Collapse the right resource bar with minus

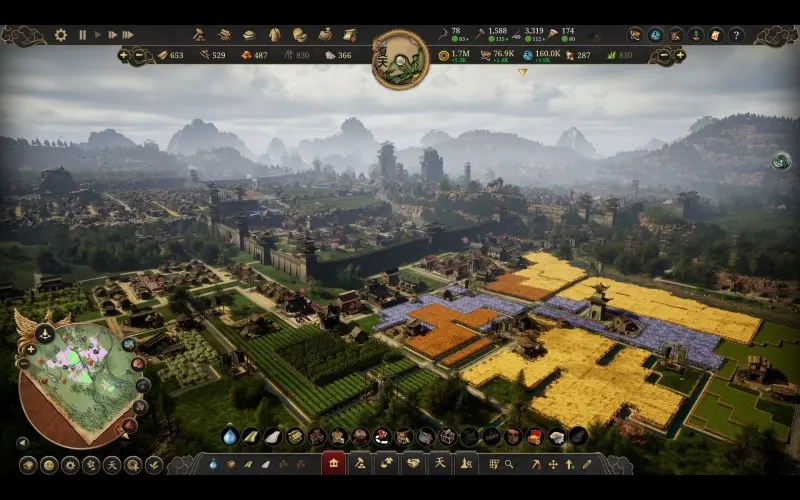pos(664,55)
